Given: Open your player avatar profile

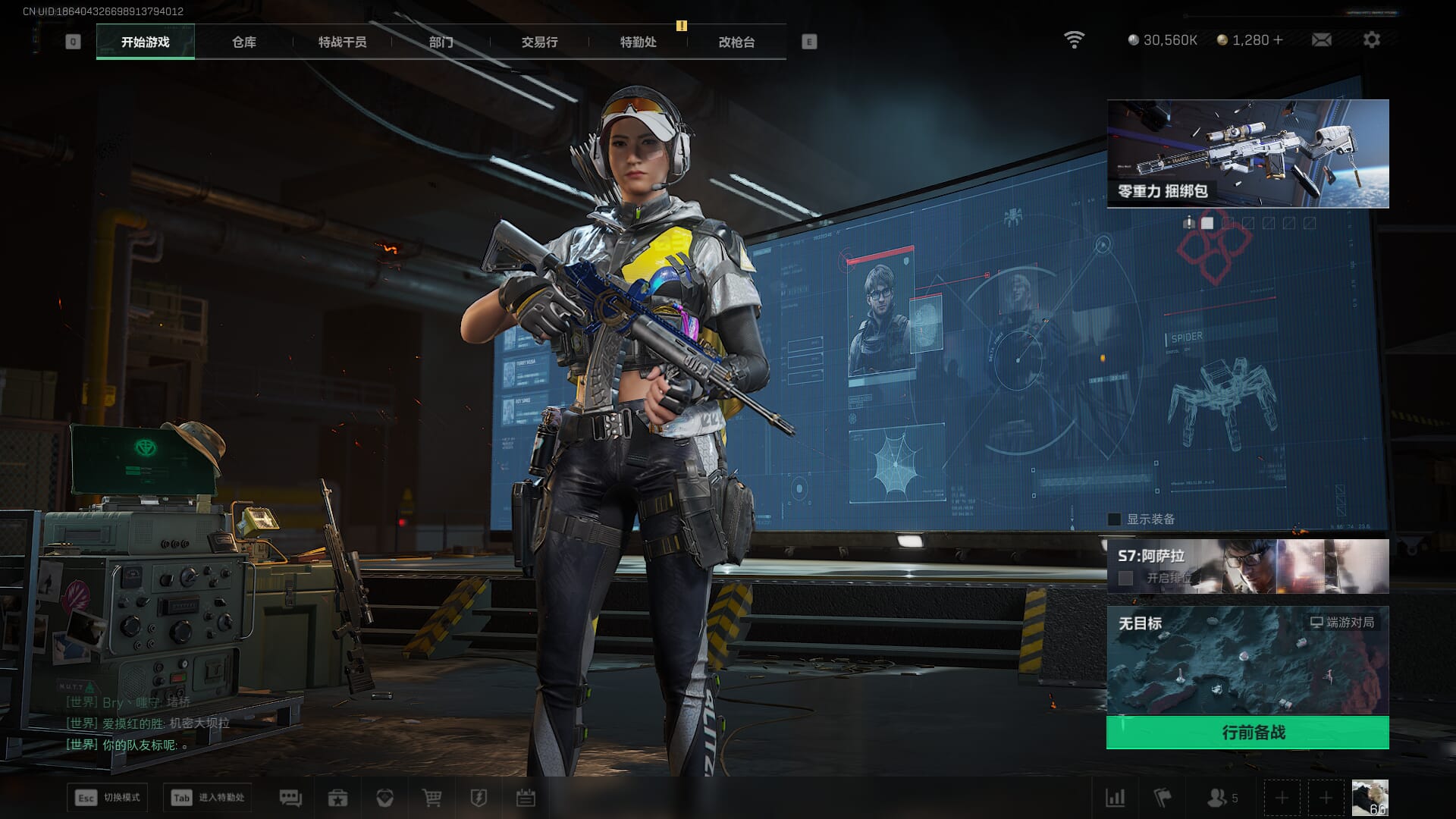Looking at the screenshot, I should tap(1370, 798).
